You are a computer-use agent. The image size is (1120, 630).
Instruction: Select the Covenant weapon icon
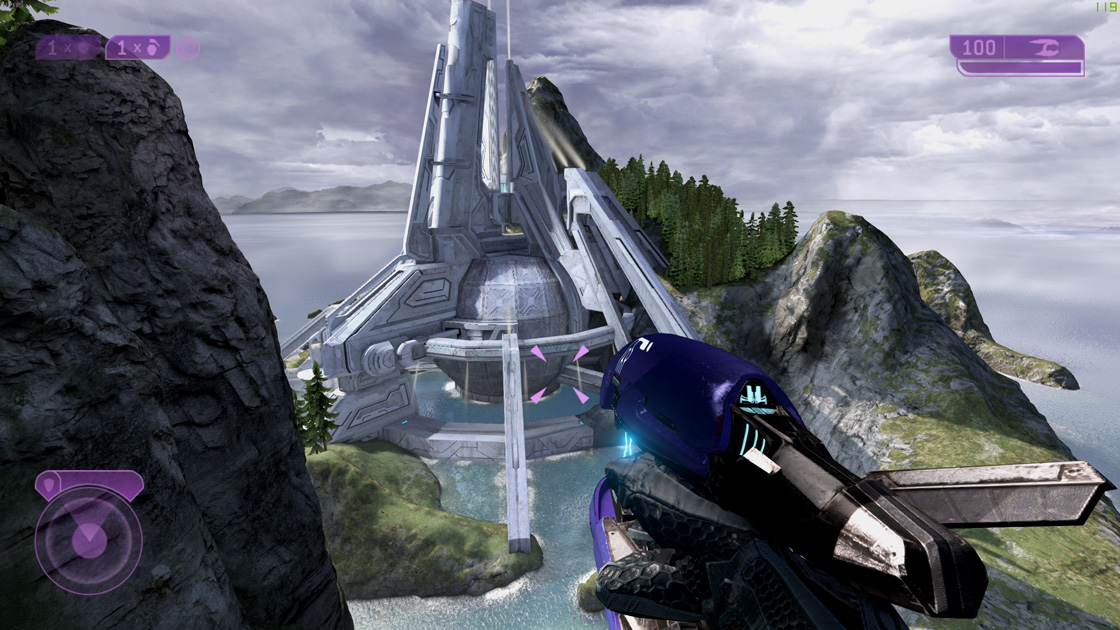click(x=1043, y=47)
